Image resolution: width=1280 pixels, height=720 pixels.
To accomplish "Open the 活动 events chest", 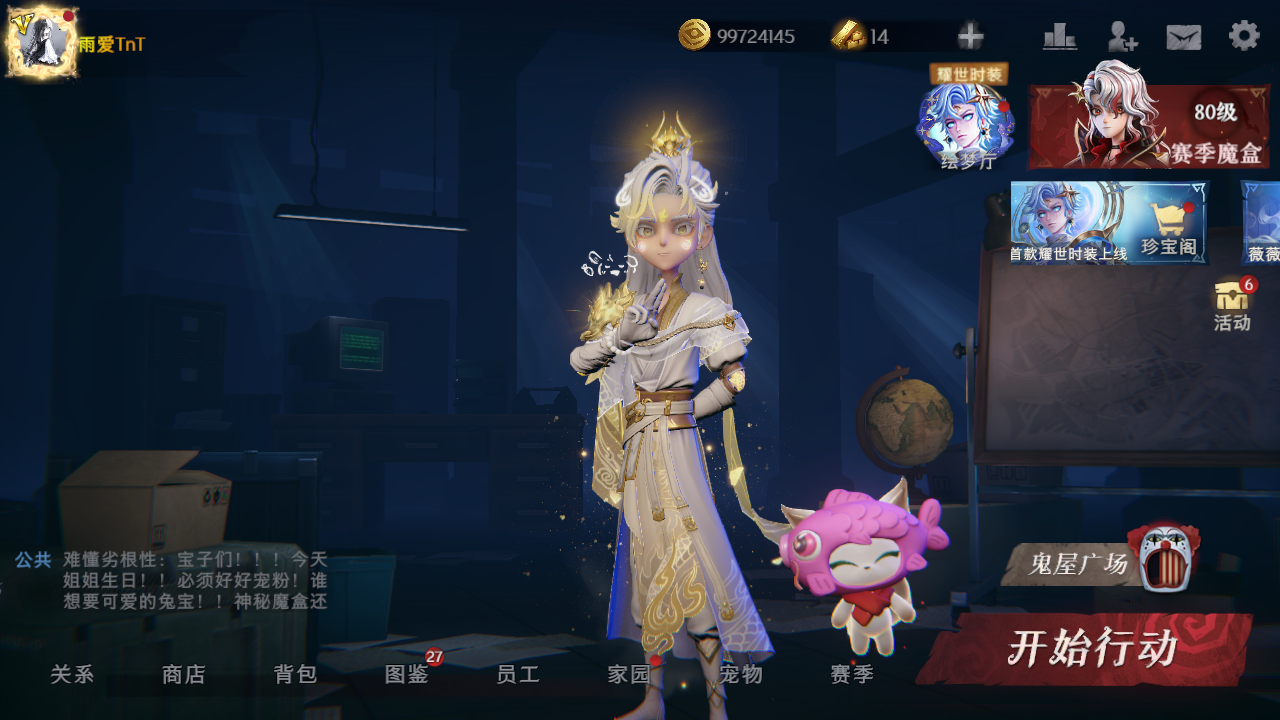I will [1232, 304].
